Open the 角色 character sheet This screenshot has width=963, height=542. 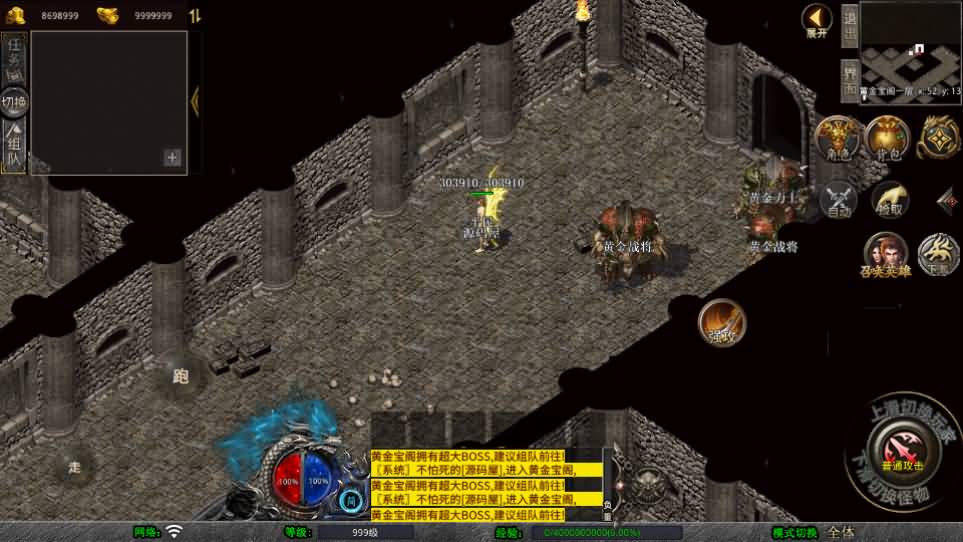pos(838,138)
